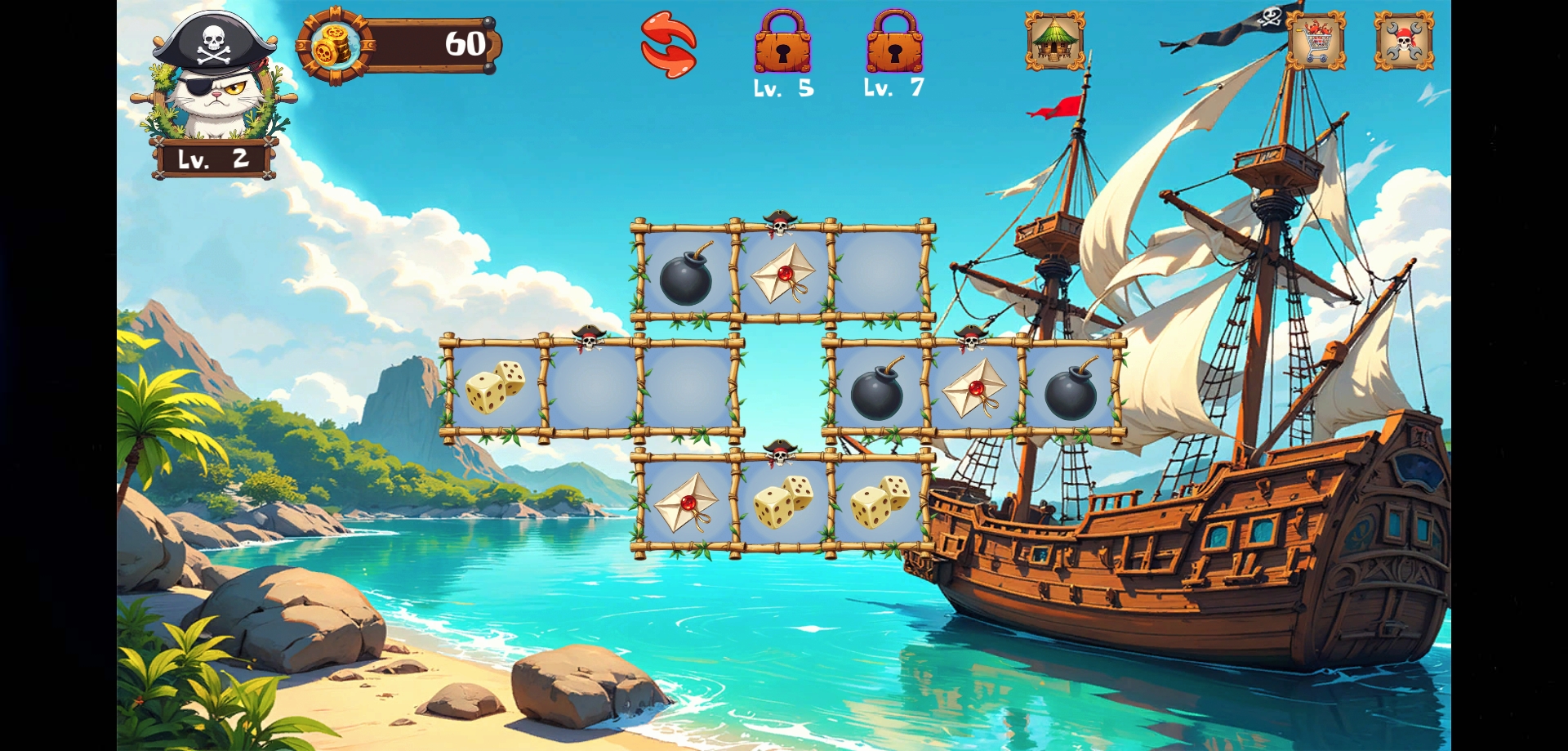Click the red swap arrows button
This screenshot has height=751, width=1568.
click(669, 45)
